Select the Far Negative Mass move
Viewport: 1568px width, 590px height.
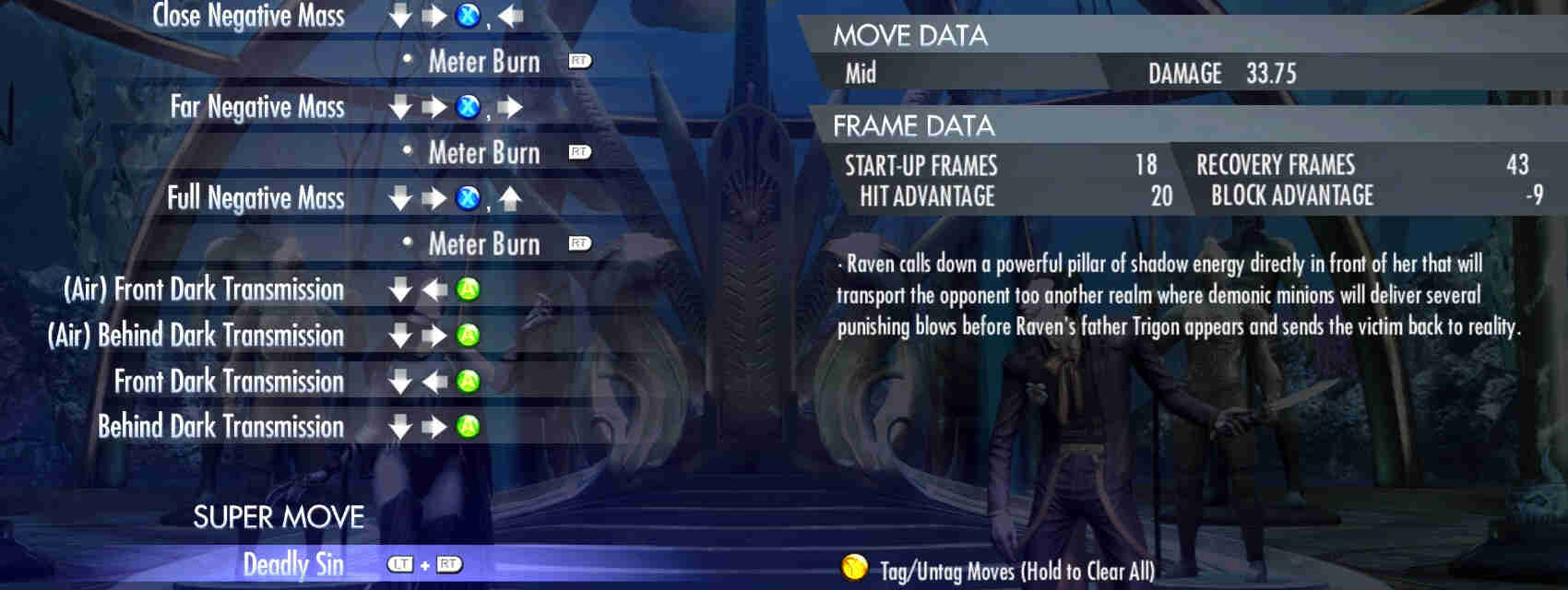tap(257, 107)
